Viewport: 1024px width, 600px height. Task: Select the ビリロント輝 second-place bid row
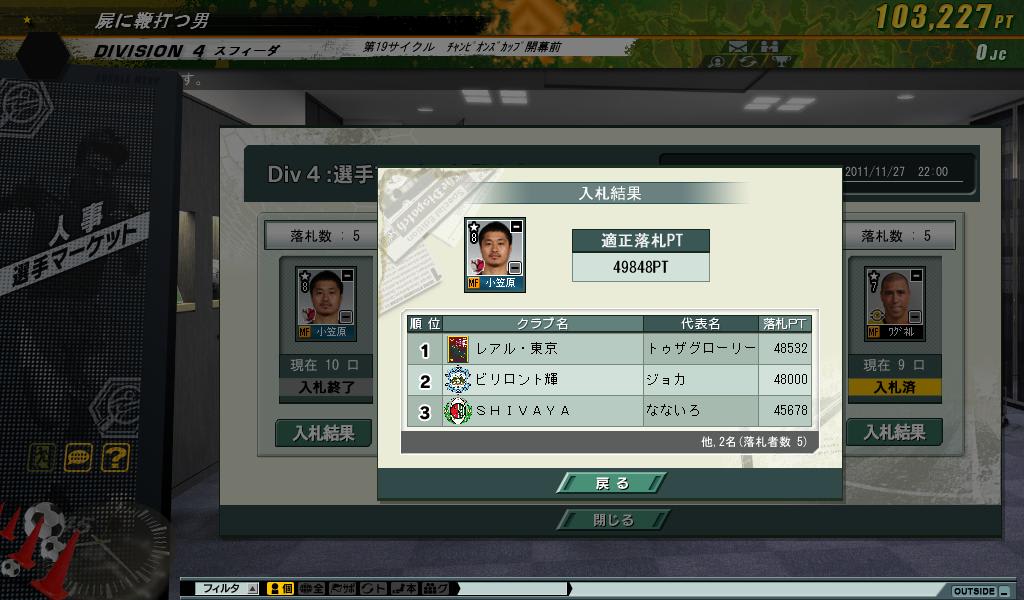[x=608, y=380]
